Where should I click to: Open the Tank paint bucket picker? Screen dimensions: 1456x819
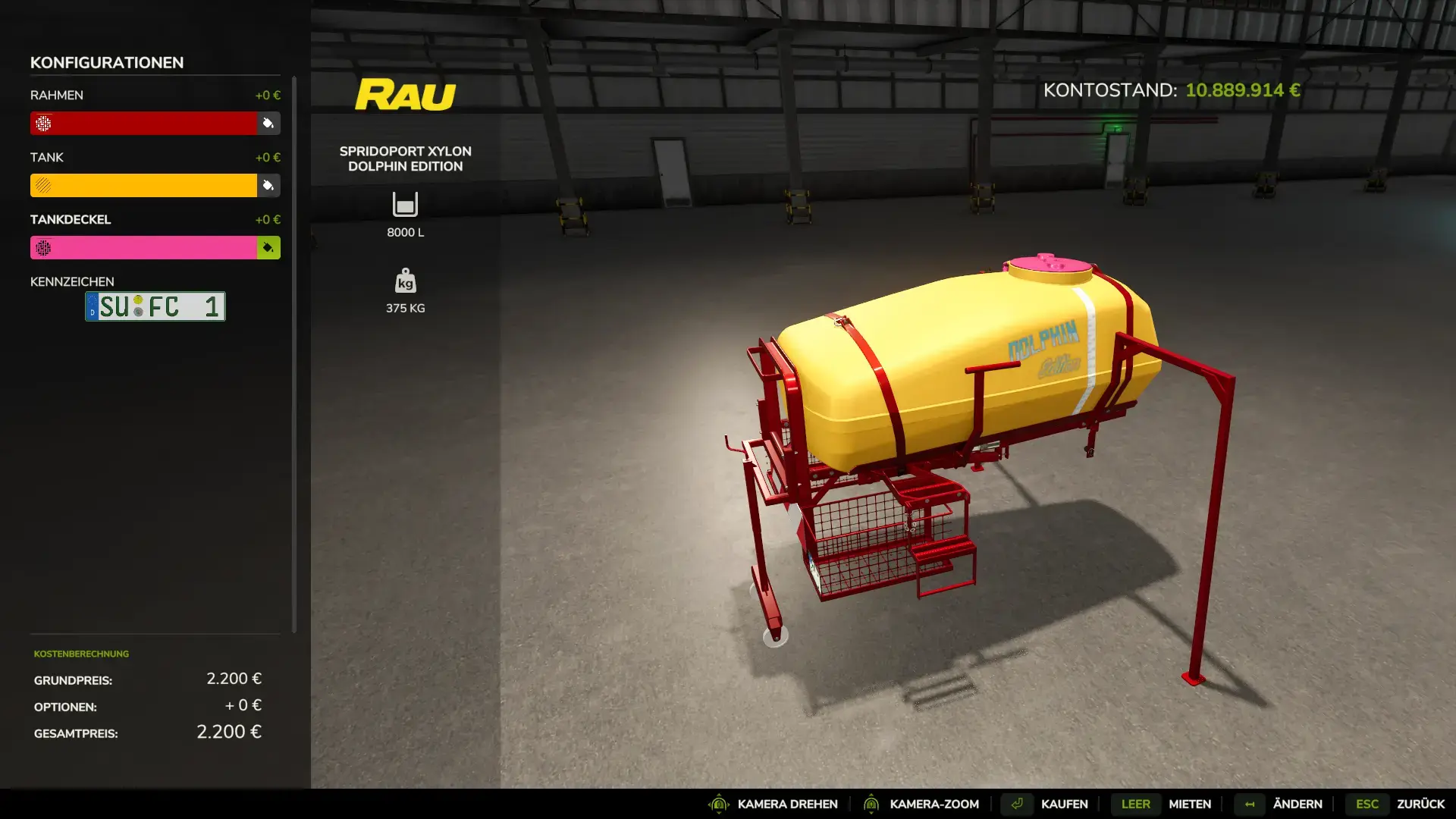268,185
